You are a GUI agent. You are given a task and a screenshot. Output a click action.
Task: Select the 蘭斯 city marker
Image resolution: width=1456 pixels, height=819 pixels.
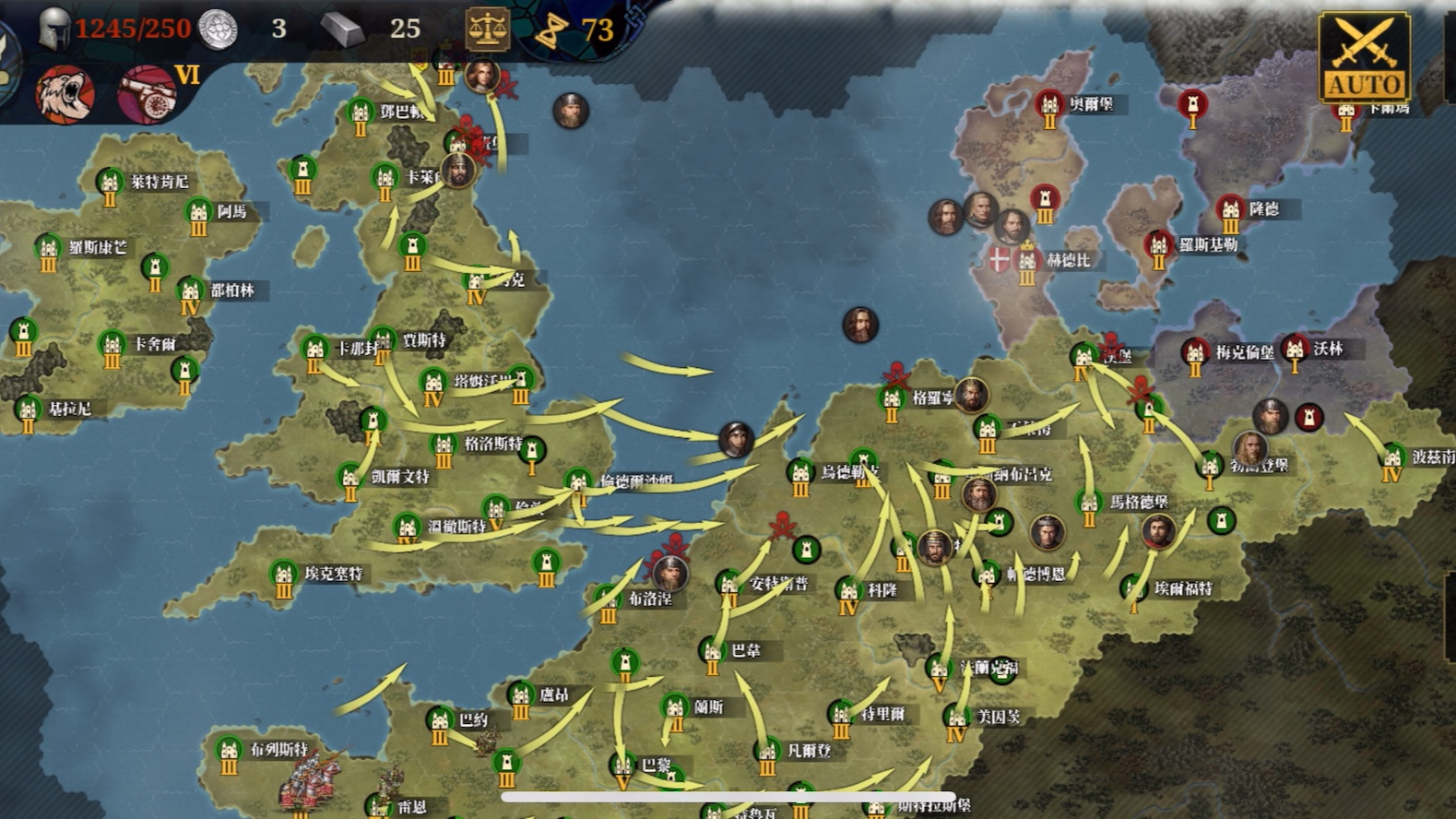(x=675, y=709)
